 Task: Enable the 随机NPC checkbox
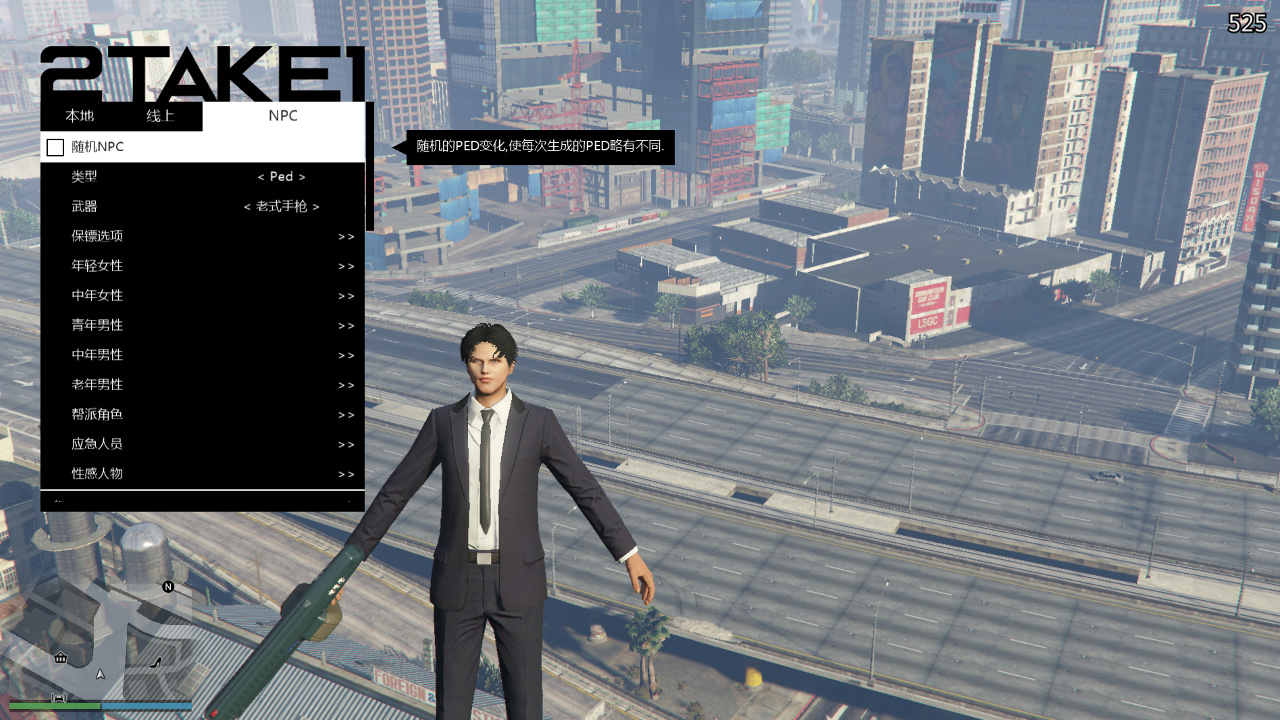(x=55, y=147)
